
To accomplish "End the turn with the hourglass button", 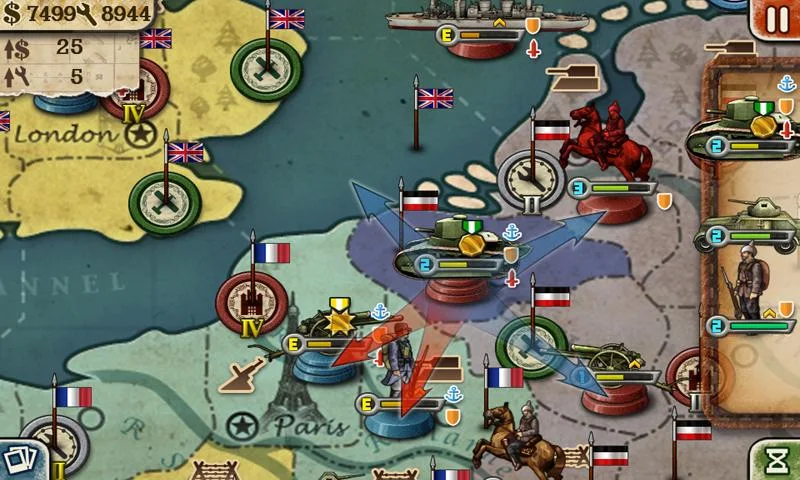I will click(x=776, y=460).
